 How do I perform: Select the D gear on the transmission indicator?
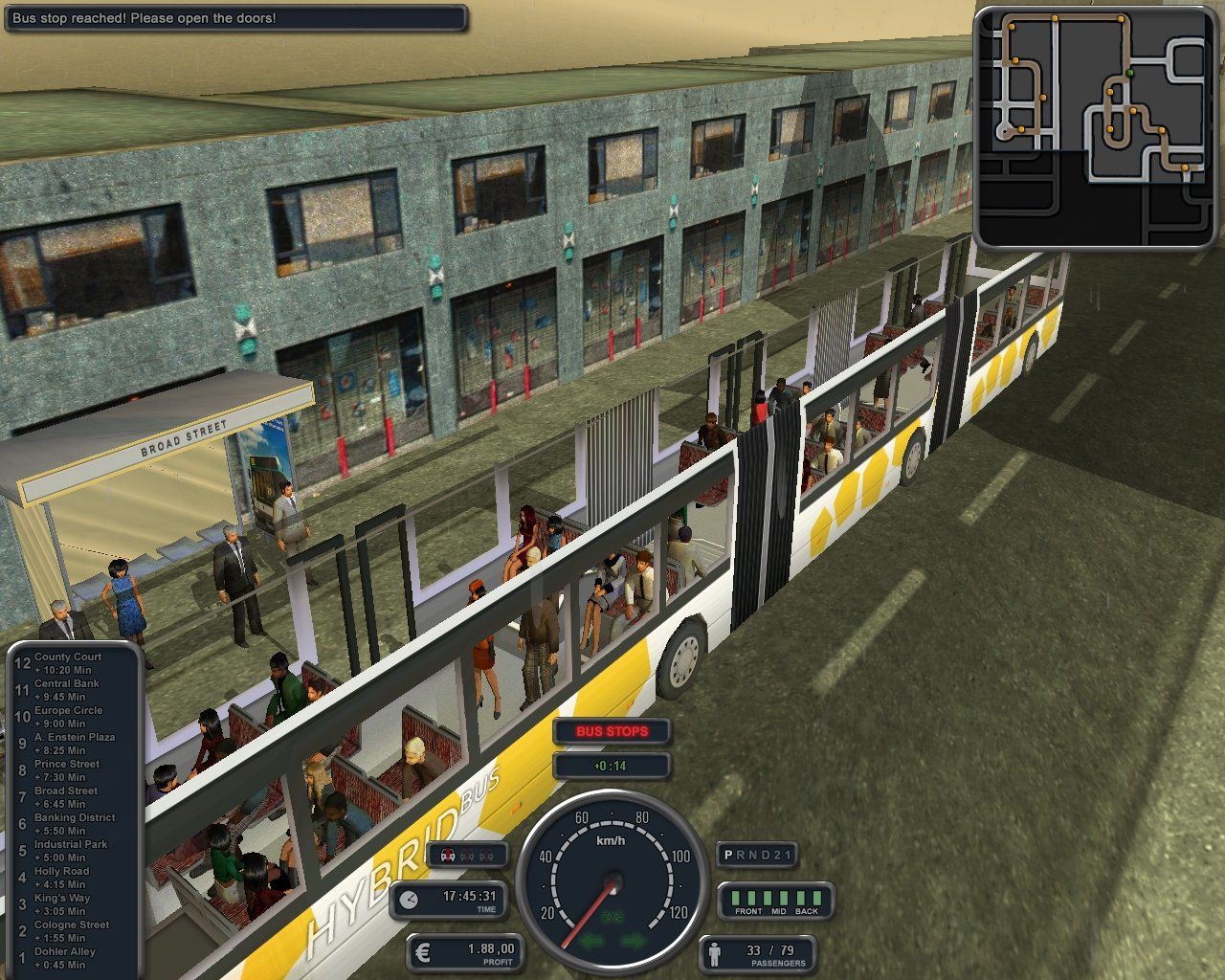click(763, 855)
